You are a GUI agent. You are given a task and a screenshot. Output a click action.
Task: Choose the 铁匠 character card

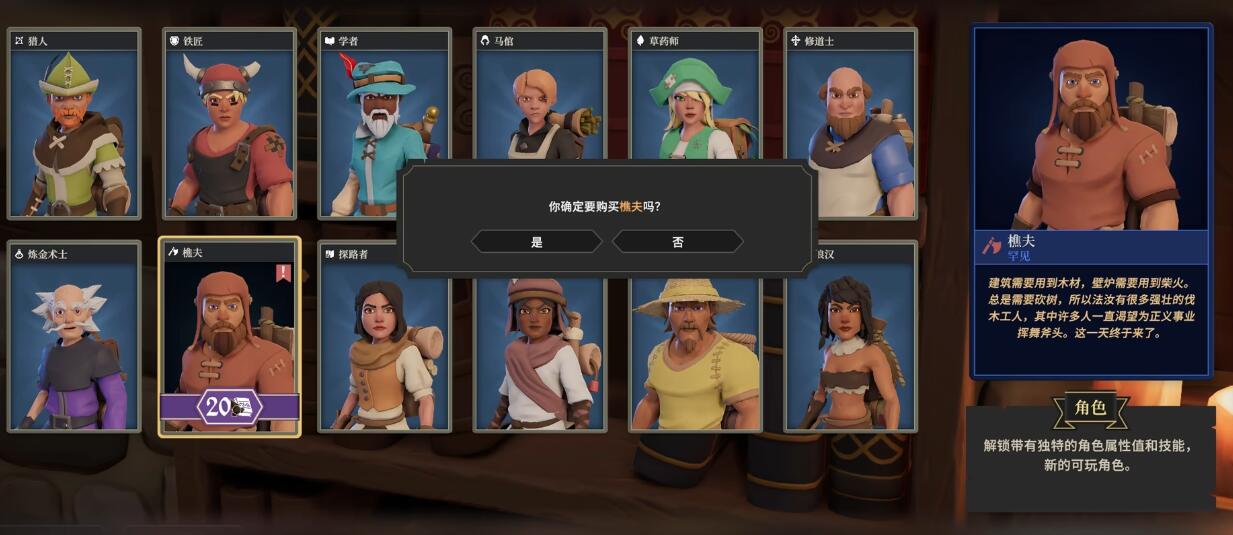pos(229,125)
